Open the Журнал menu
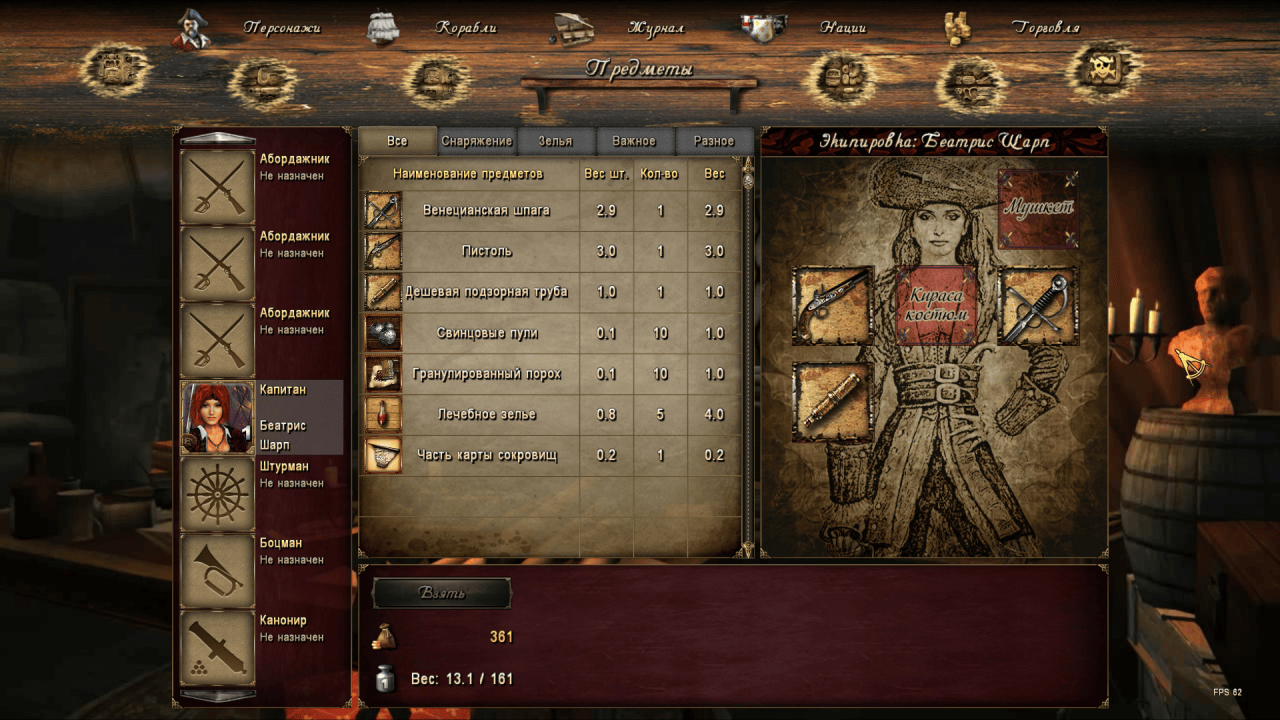The height and width of the screenshot is (720, 1280). click(x=655, y=28)
